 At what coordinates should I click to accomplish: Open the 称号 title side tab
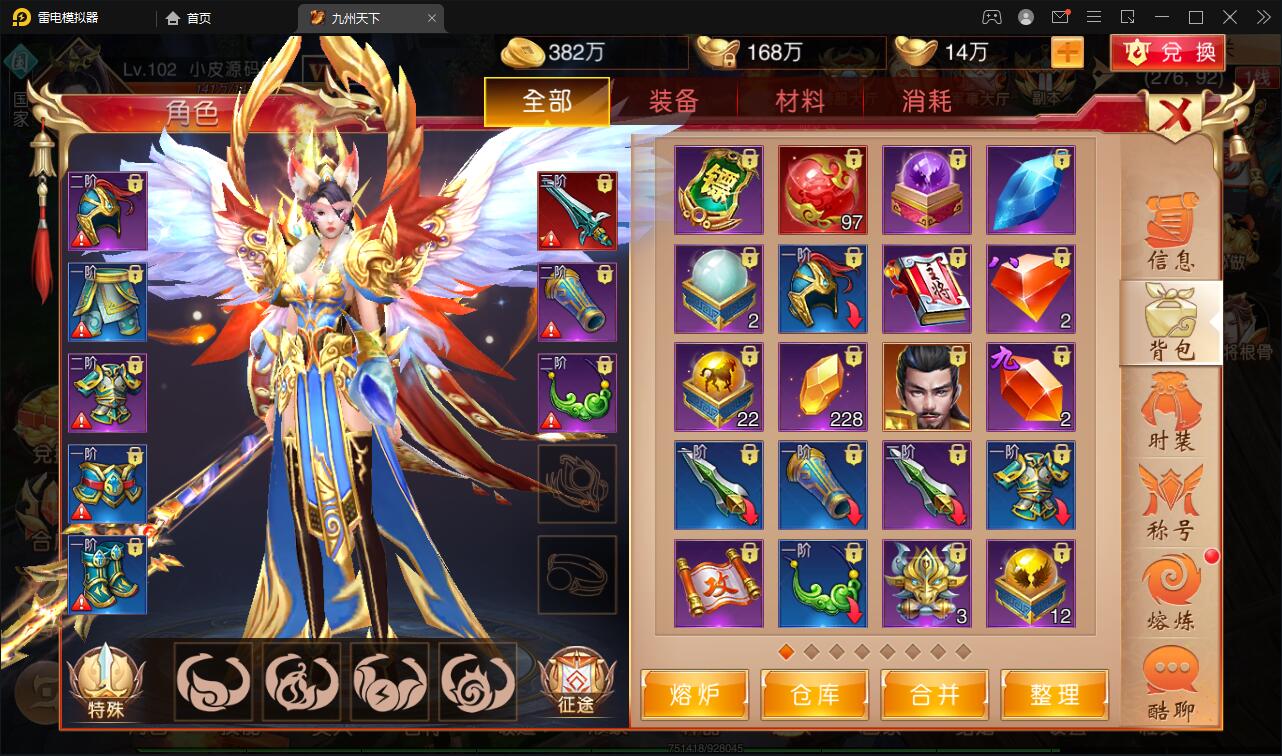pos(1171,502)
